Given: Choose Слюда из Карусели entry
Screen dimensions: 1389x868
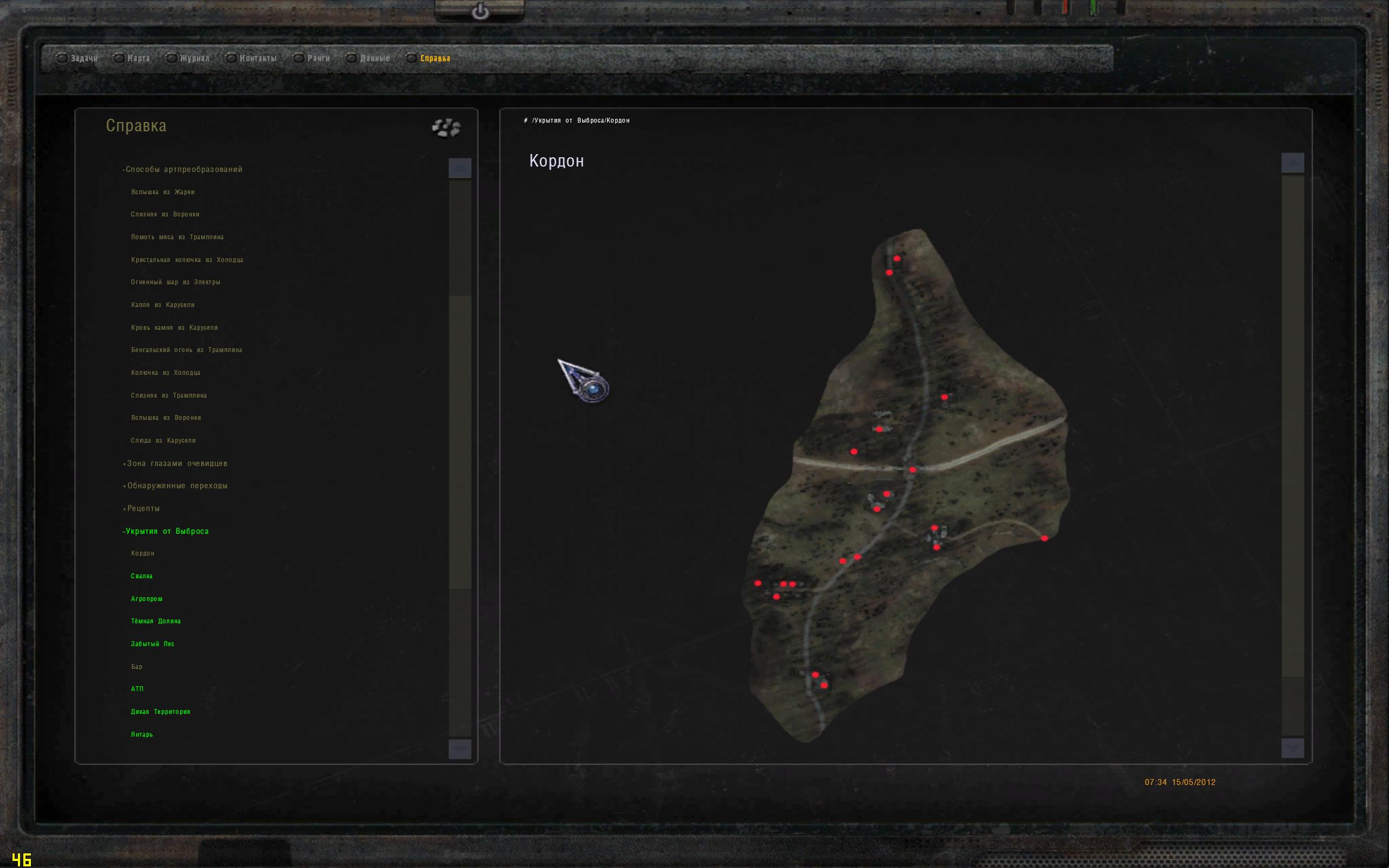Looking at the screenshot, I should (163, 441).
